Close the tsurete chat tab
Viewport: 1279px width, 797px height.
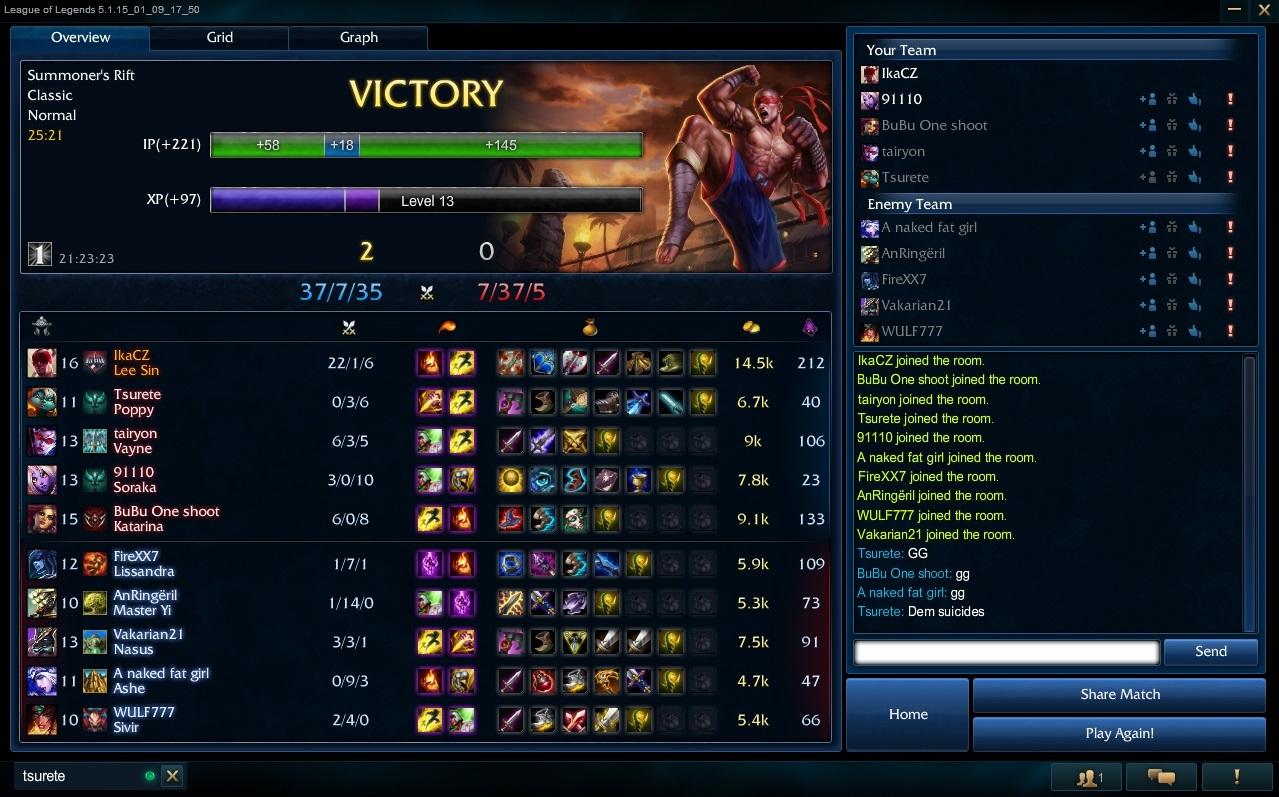172,776
